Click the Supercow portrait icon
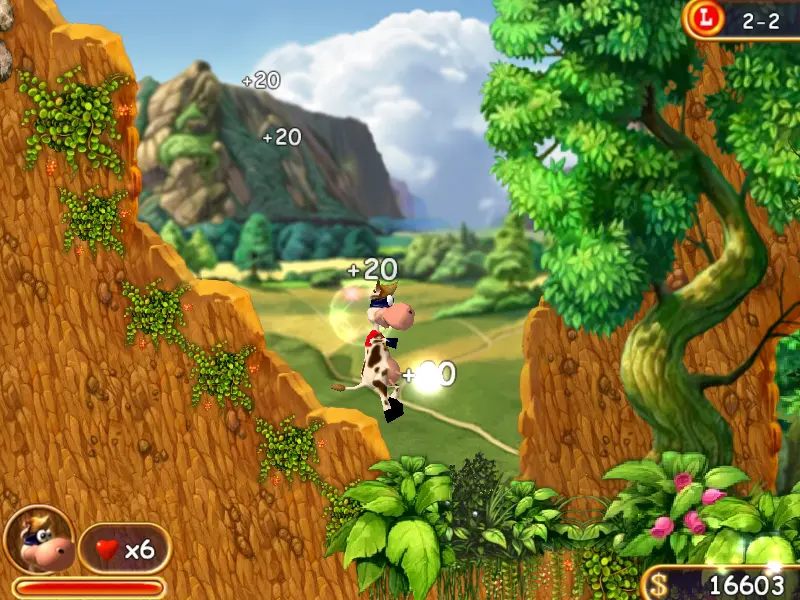 tap(38, 541)
